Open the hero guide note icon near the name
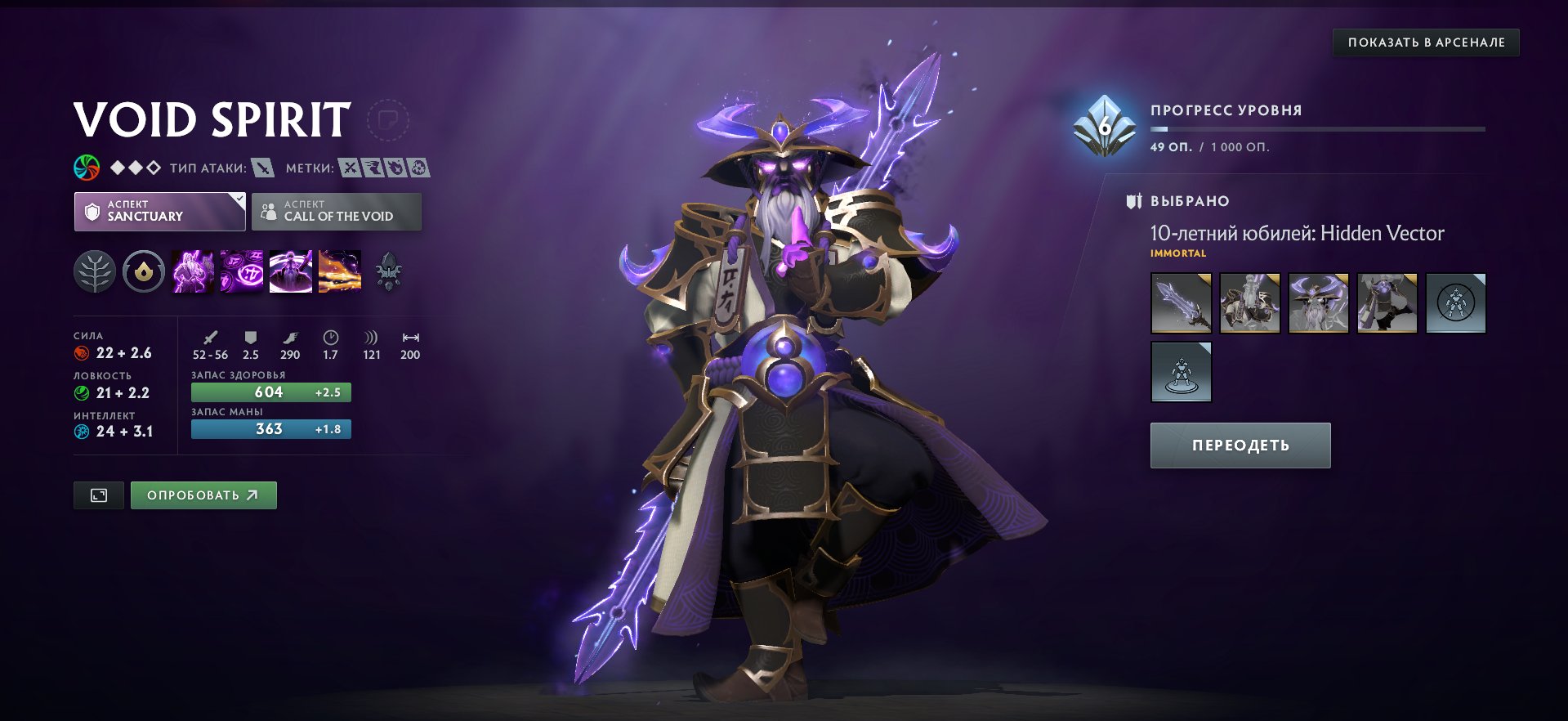The width and height of the screenshot is (1568, 721). pos(390,119)
